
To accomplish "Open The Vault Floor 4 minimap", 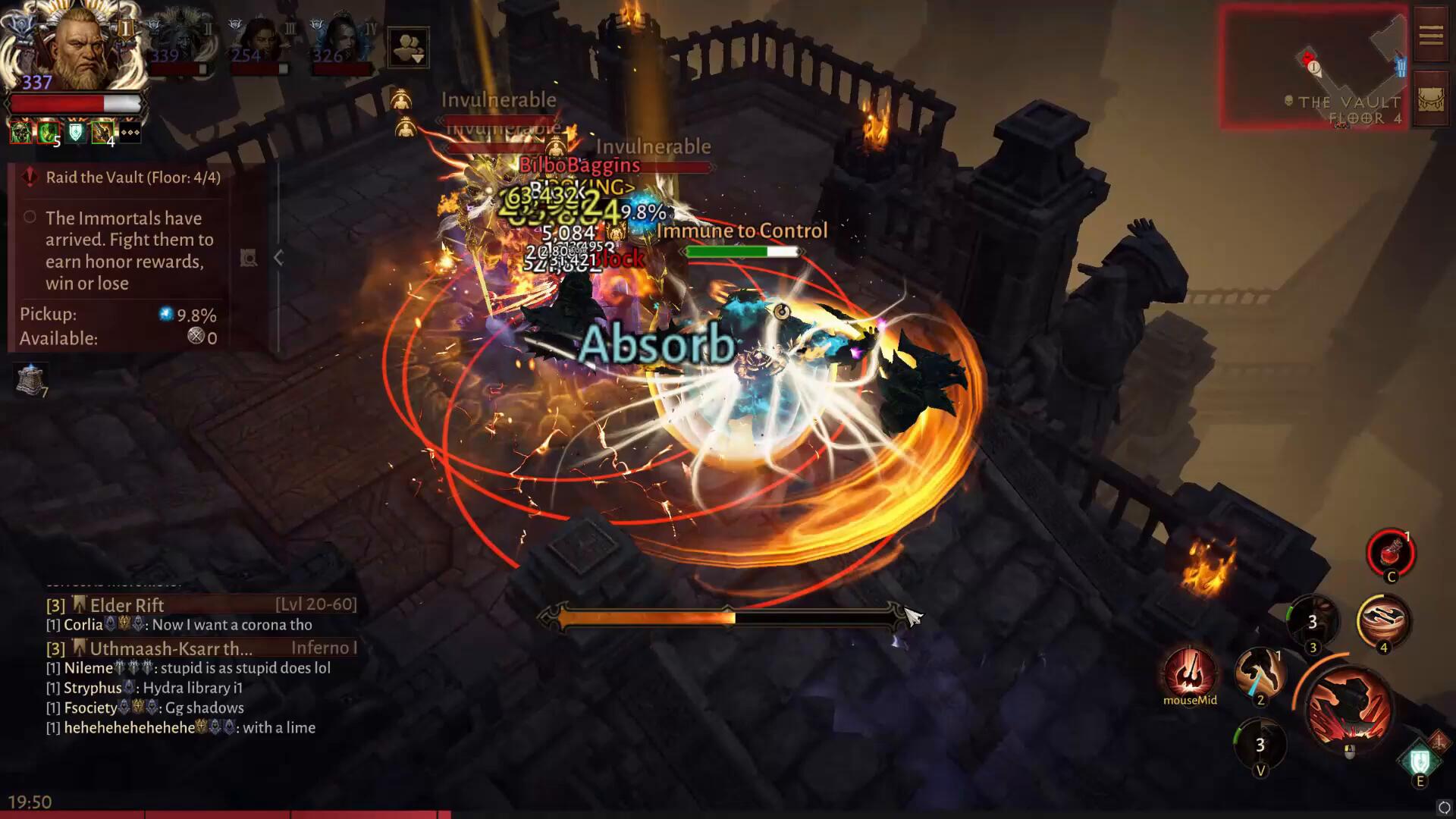I will click(1313, 67).
